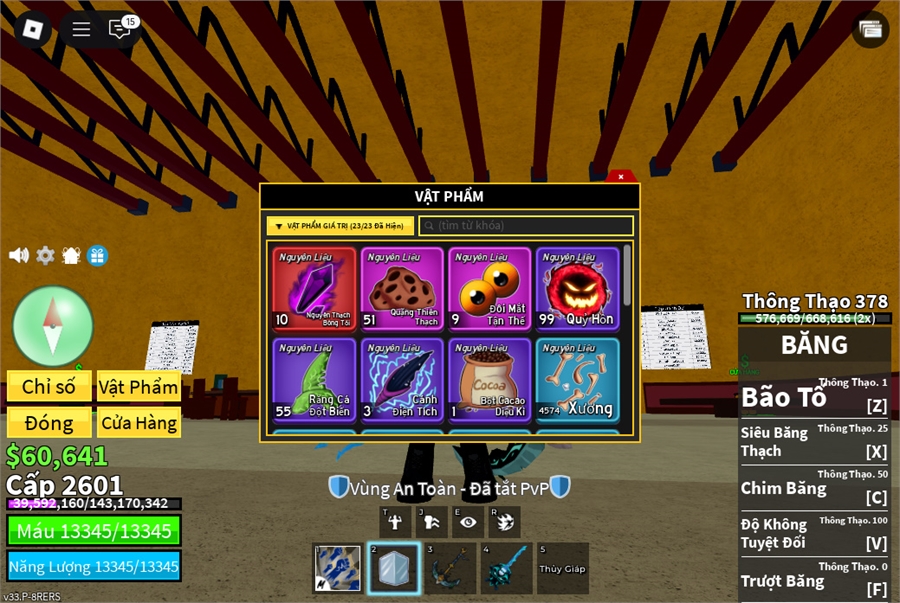Screen dimensions: 900x603
Task: Focus the item keyword search field
Action: [526, 226]
